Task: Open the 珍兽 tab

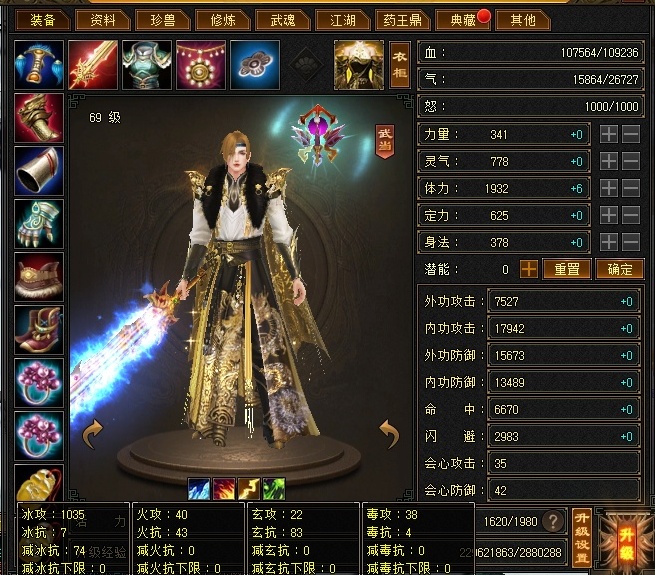Action: pyautogui.click(x=160, y=20)
